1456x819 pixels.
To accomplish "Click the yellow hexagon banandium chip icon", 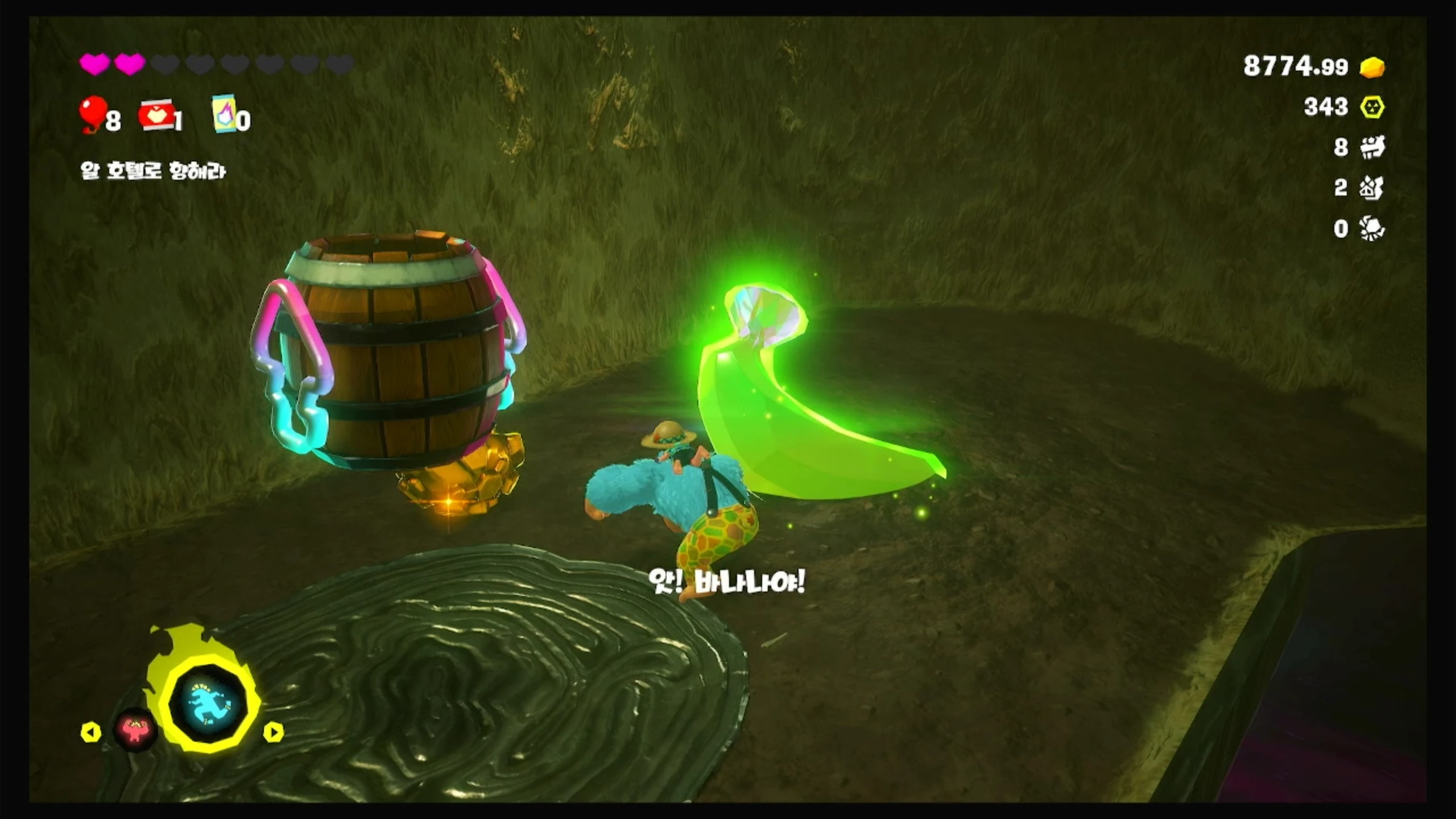I will (1372, 107).
